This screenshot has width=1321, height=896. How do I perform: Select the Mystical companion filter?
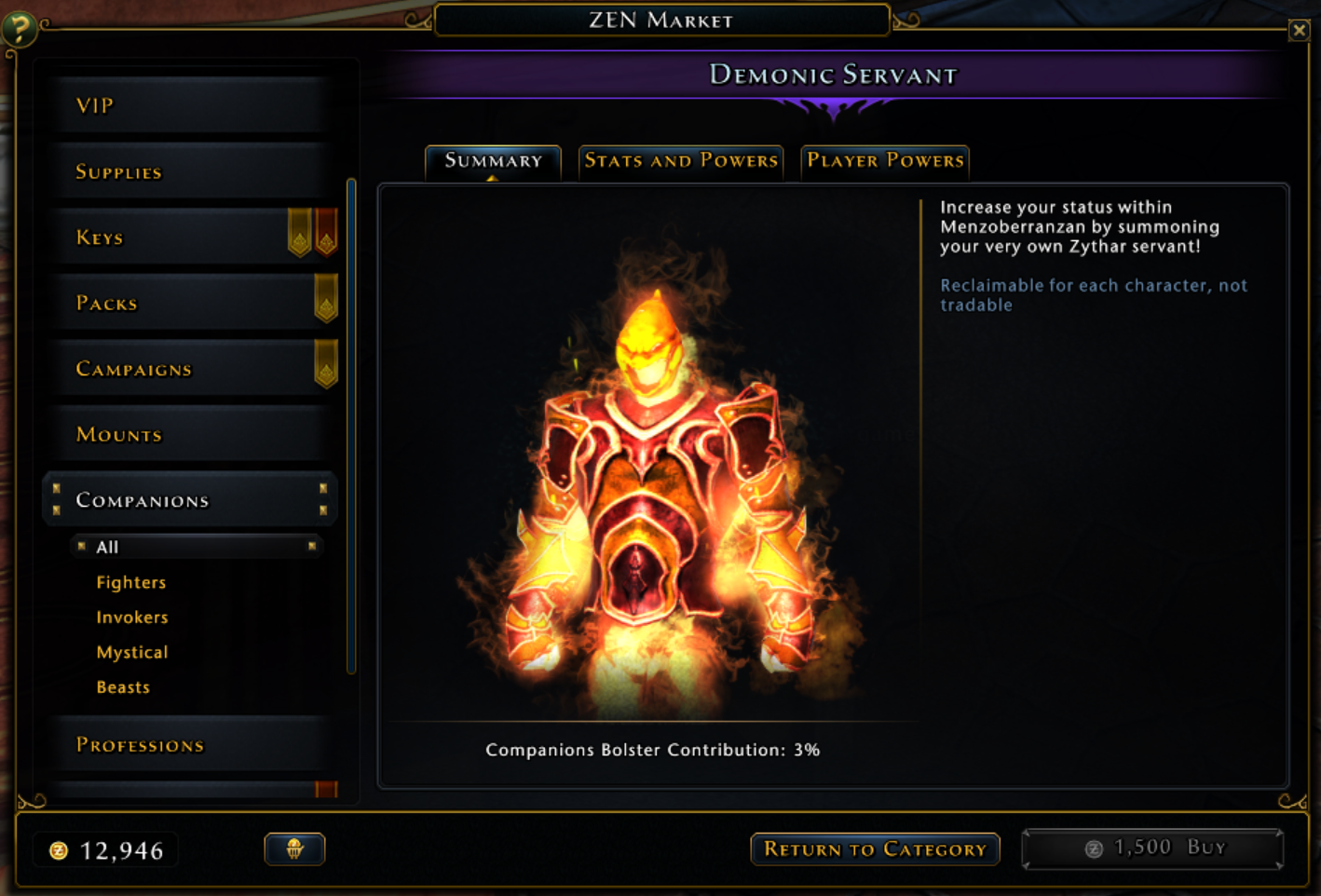[x=132, y=651]
